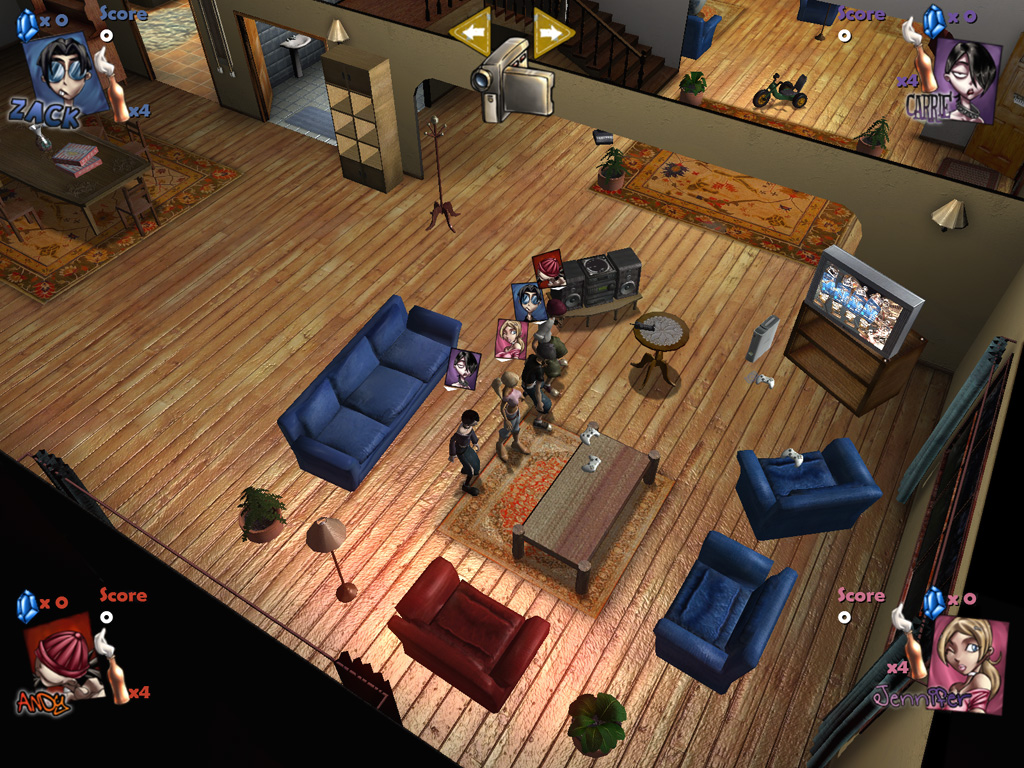This screenshot has width=1024, height=768.
Task: Select the camcorder icon
Action: [x=513, y=79]
